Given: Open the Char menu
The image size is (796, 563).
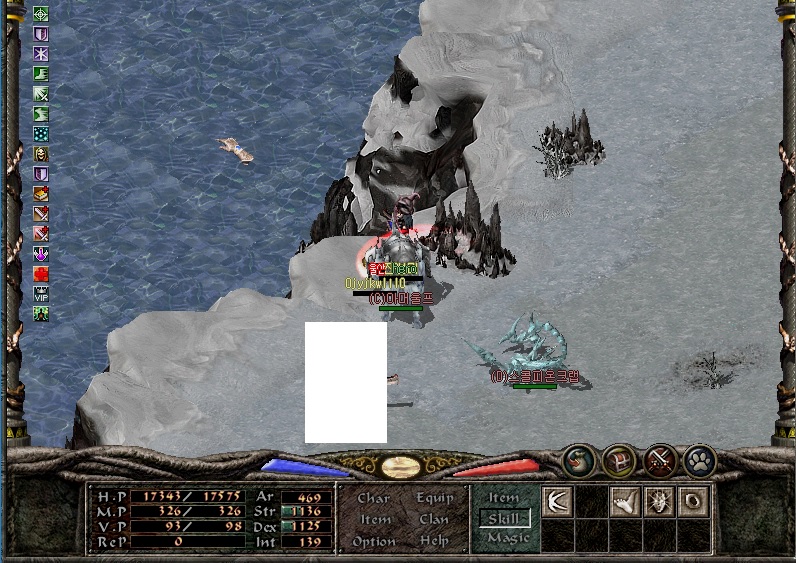Looking at the screenshot, I should pyautogui.click(x=373, y=498).
